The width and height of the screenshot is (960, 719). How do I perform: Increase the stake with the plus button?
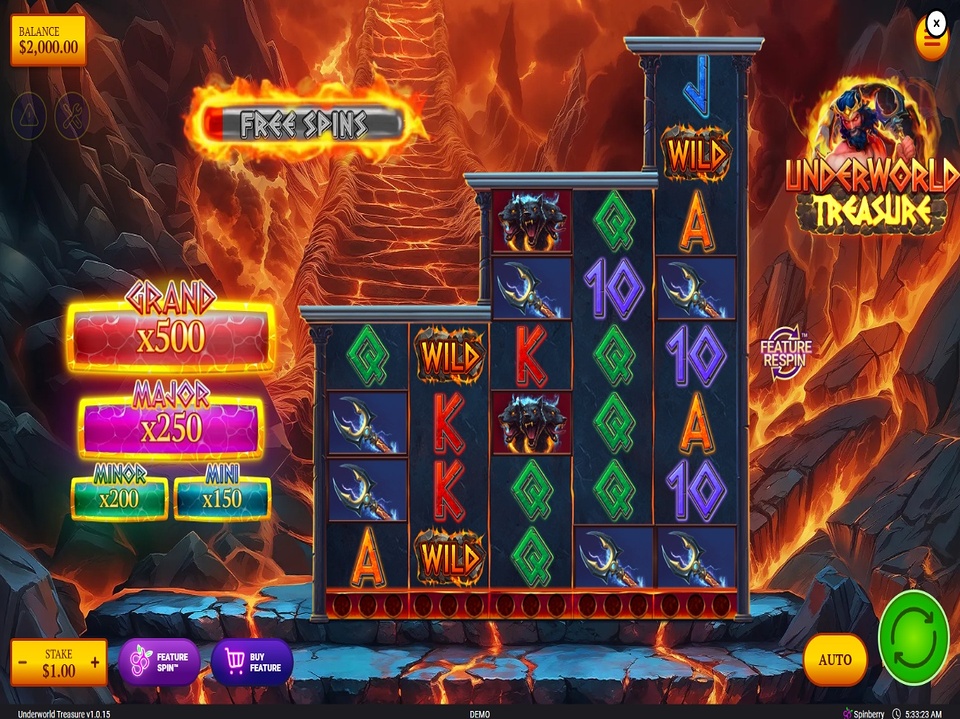pos(95,662)
